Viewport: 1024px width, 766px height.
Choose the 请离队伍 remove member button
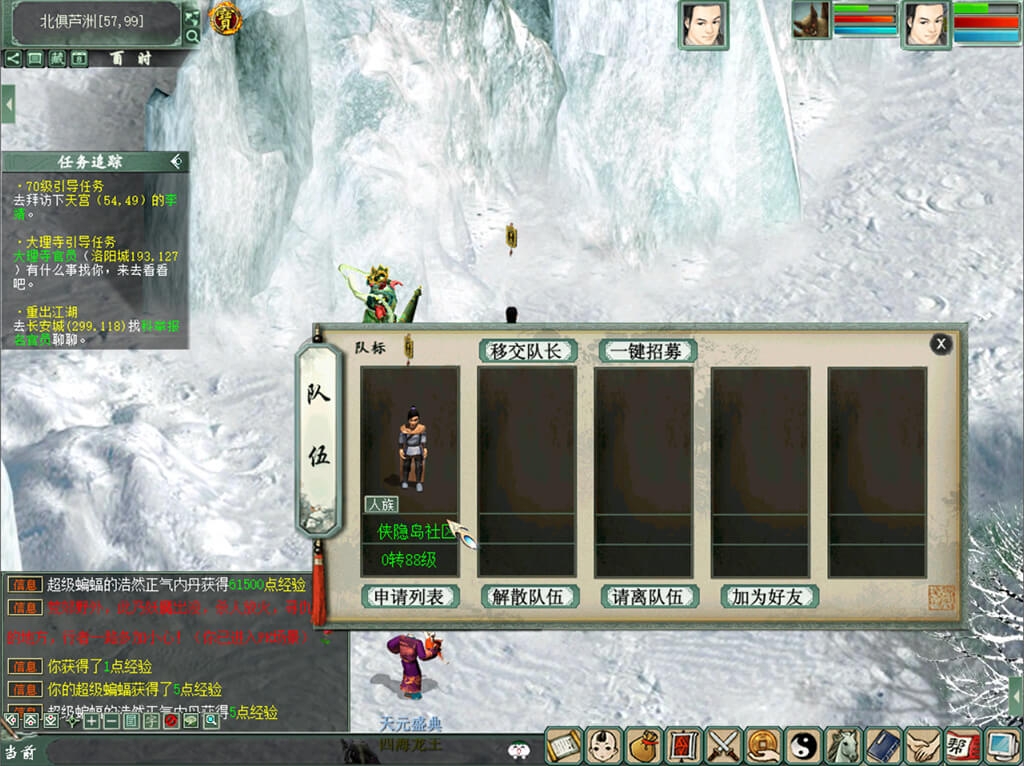pyautogui.click(x=648, y=597)
